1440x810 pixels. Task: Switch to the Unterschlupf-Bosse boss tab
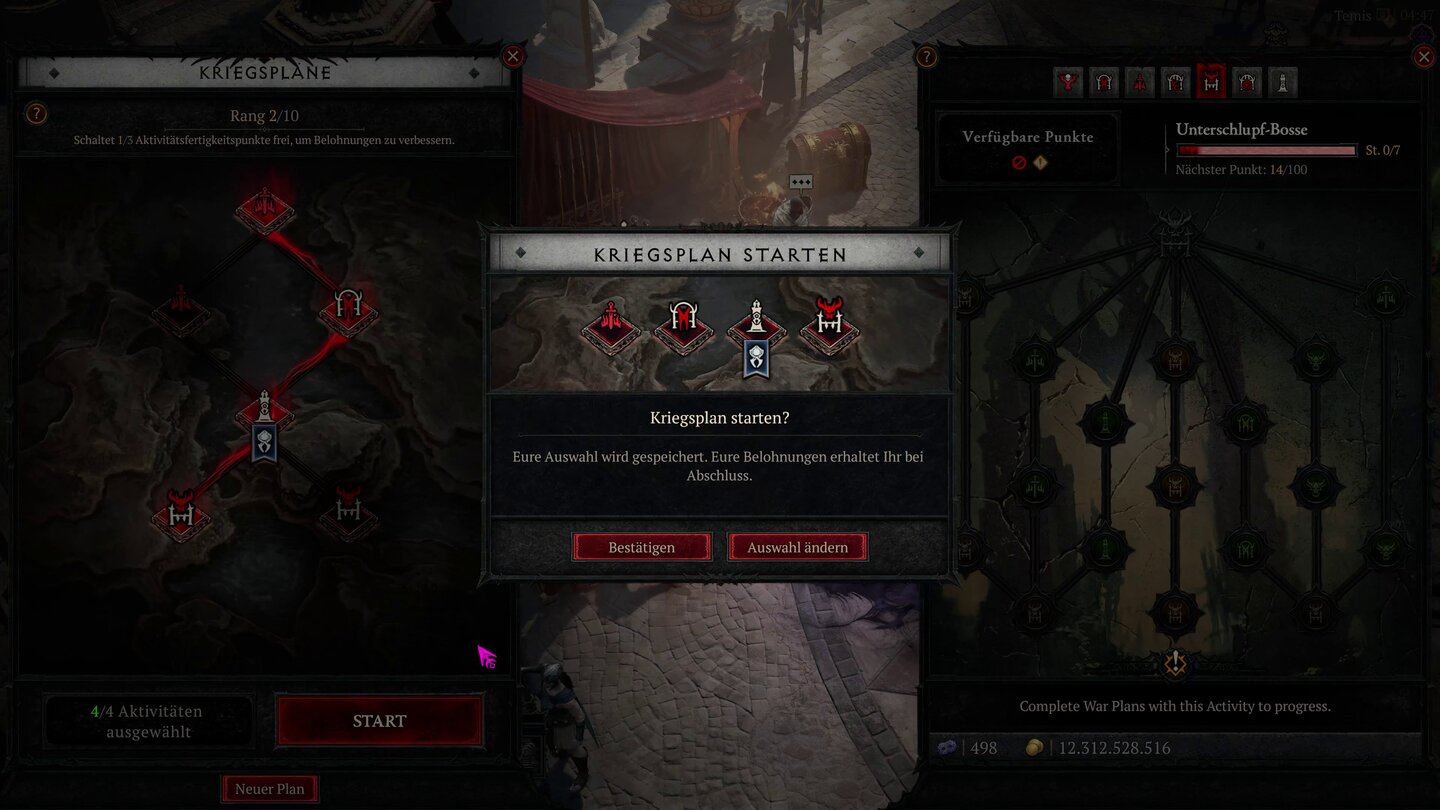[1212, 82]
